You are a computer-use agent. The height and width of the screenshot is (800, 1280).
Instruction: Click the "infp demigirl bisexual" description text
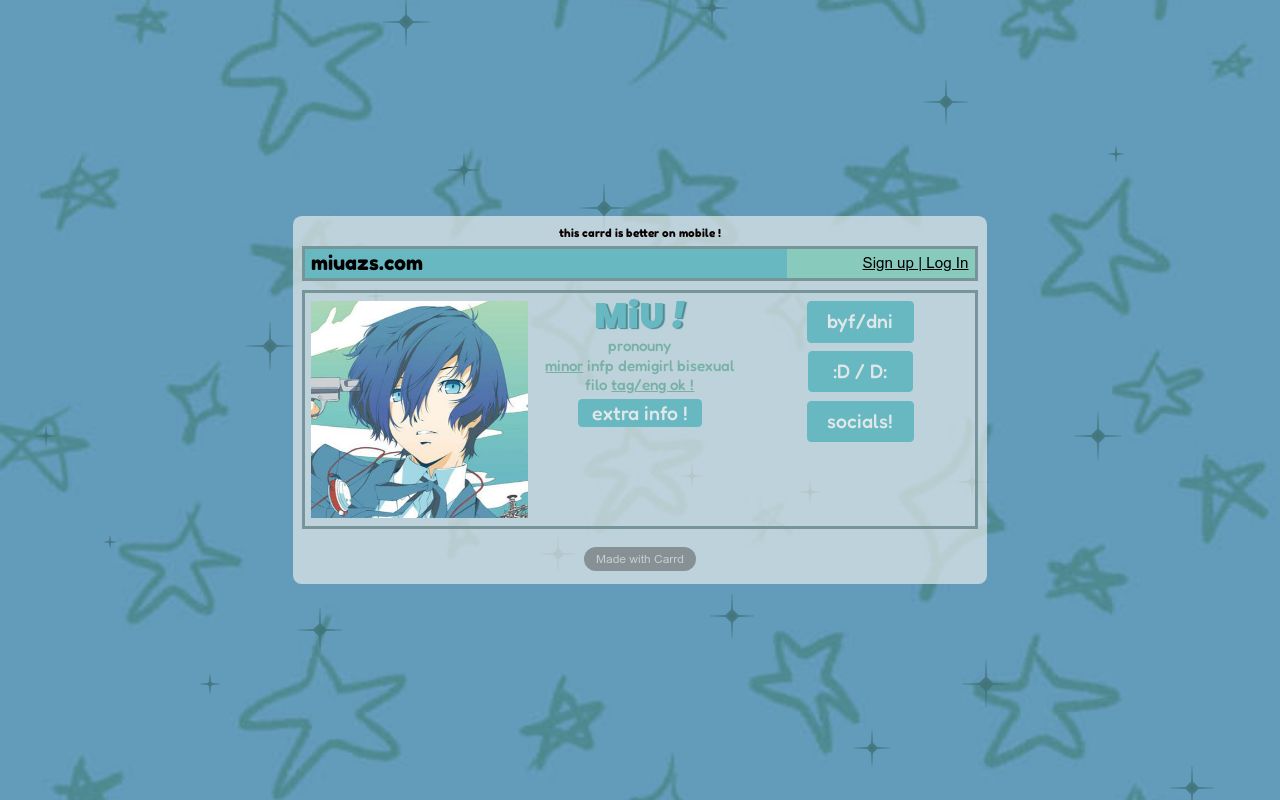(657, 366)
